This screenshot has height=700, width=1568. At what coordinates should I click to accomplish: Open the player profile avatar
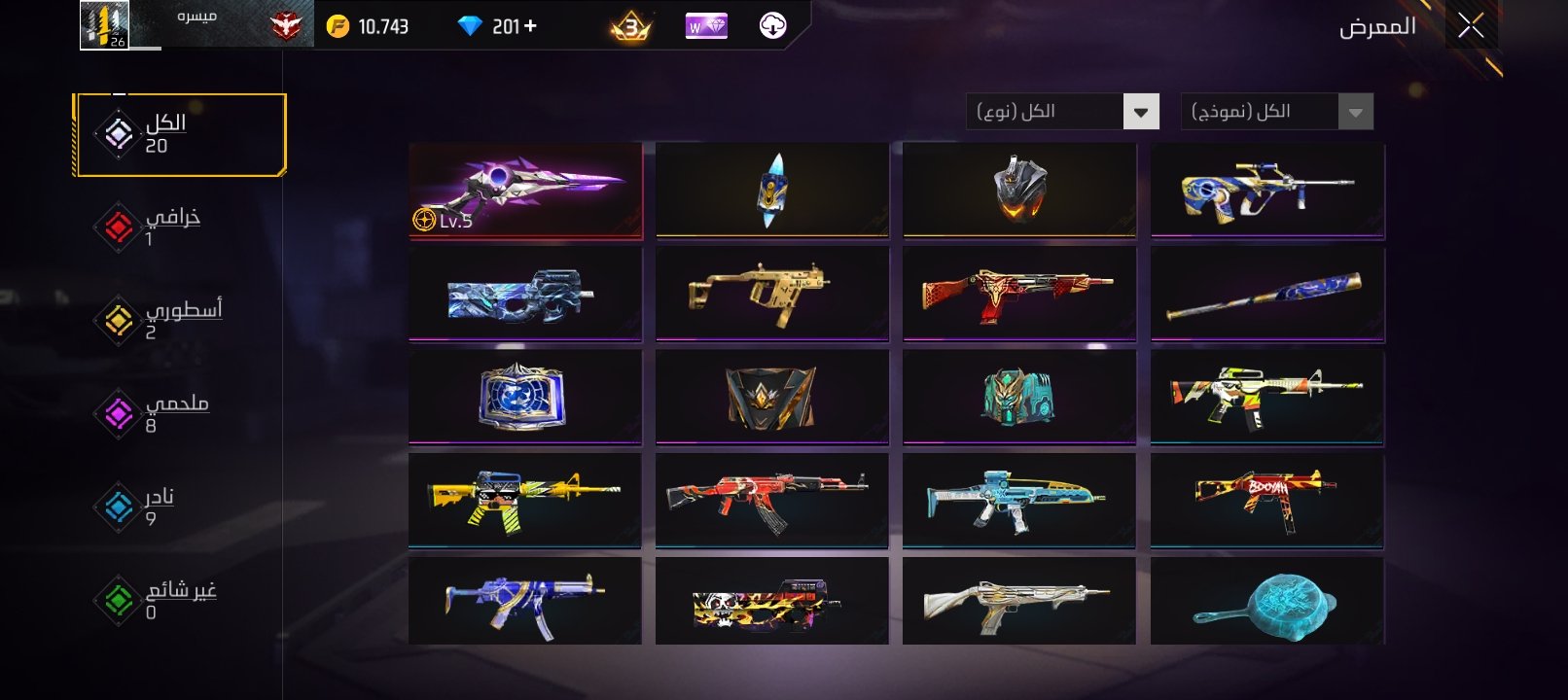tap(104, 25)
